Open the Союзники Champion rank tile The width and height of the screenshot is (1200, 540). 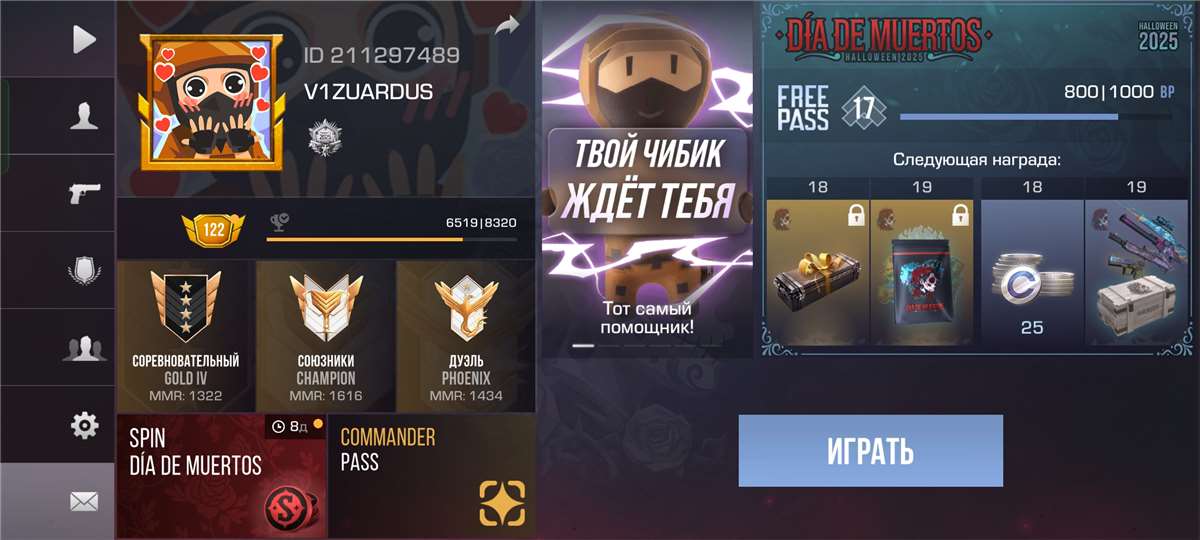(x=326, y=336)
